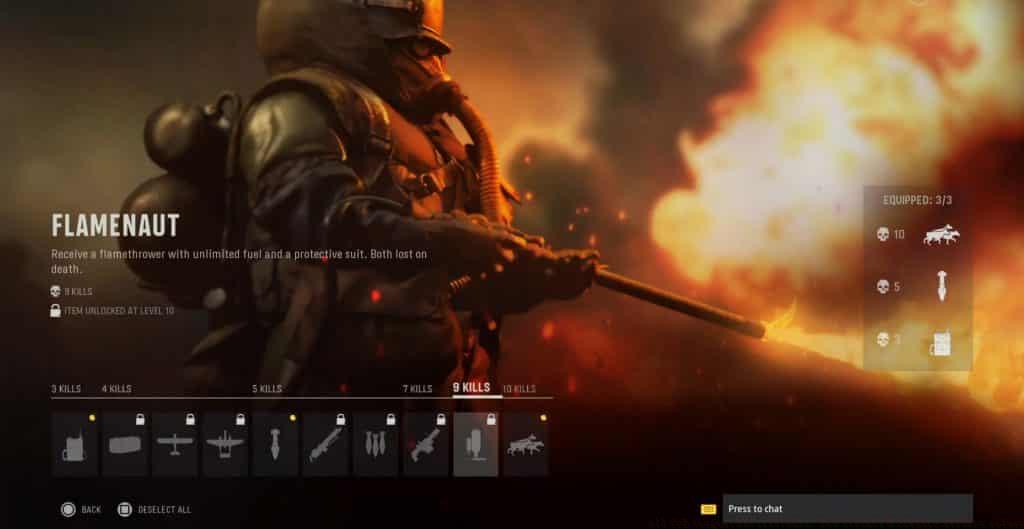Pick the twin-boom plane killstreak slot
This screenshot has width=1024, height=529.
click(x=225, y=444)
